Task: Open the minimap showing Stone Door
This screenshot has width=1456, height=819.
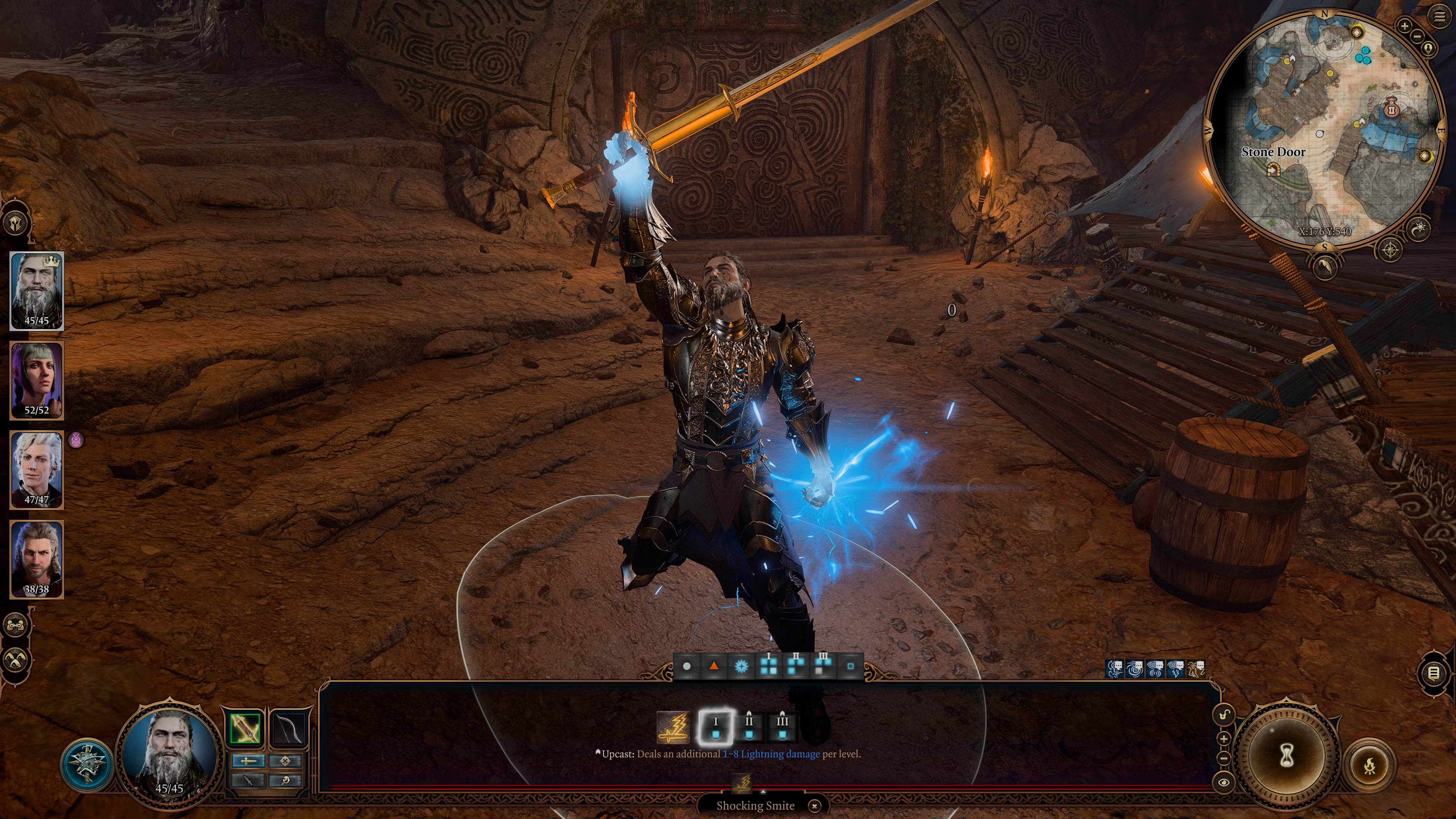Action: (1323, 130)
